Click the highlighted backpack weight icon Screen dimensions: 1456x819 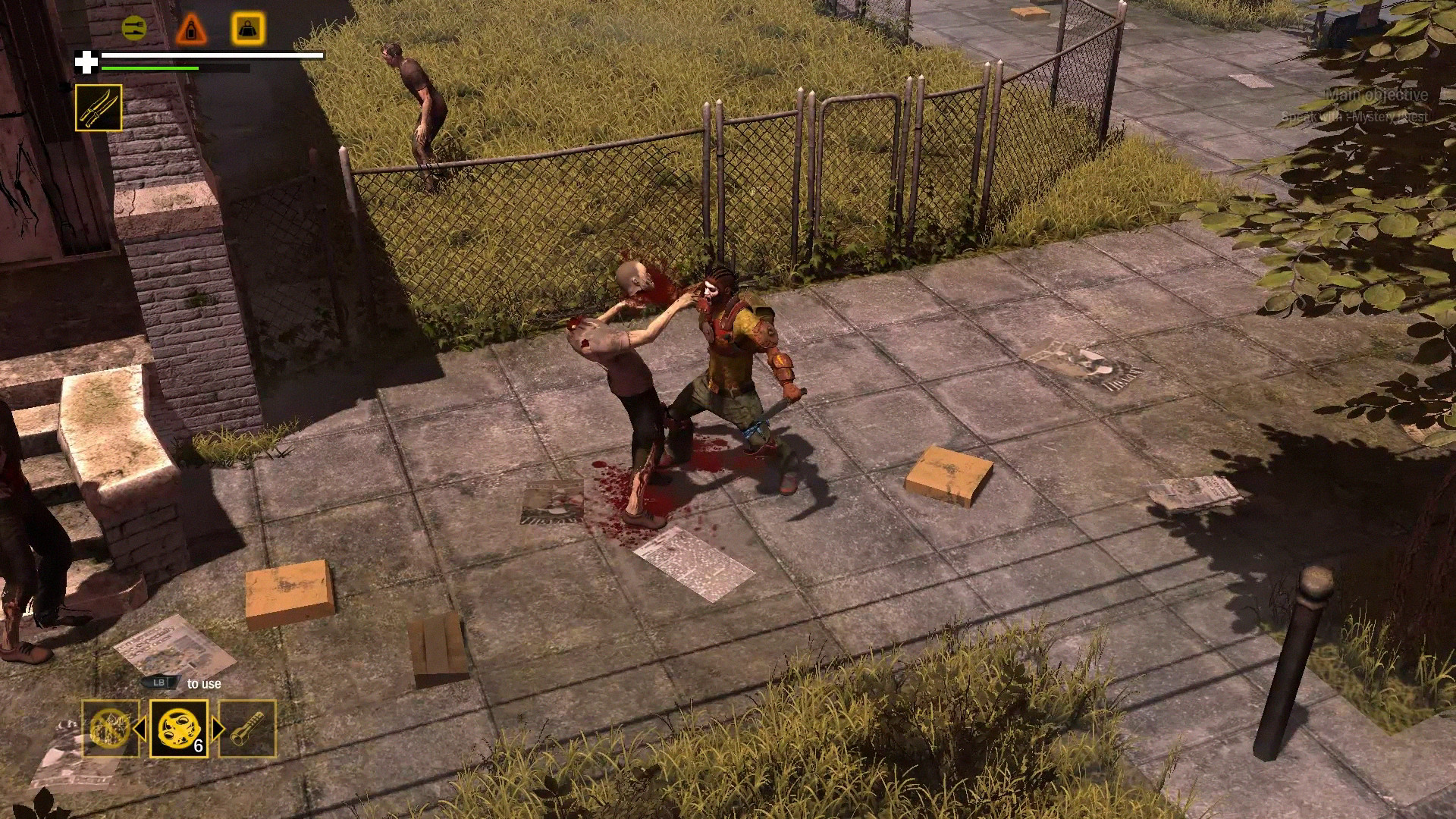tap(248, 27)
